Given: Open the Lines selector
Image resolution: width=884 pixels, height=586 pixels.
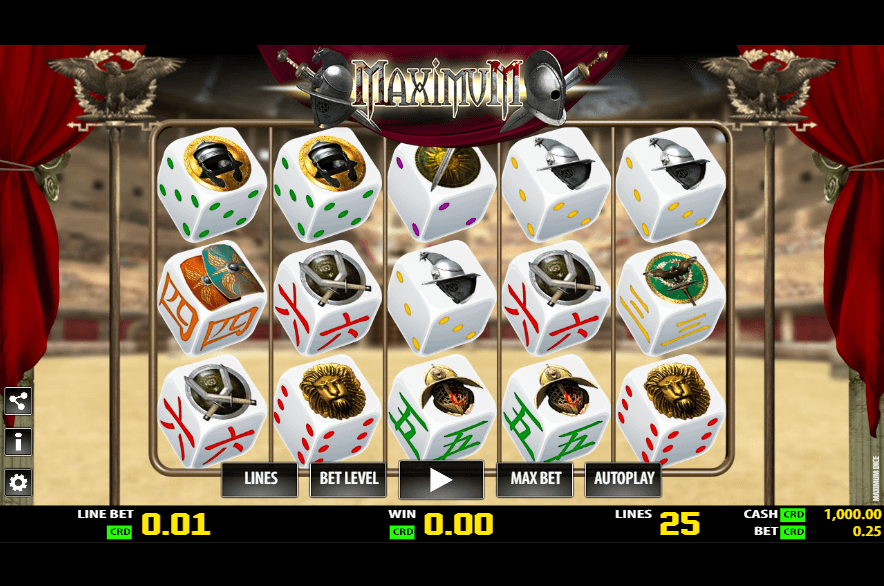Looking at the screenshot, I should pos(260,479).
